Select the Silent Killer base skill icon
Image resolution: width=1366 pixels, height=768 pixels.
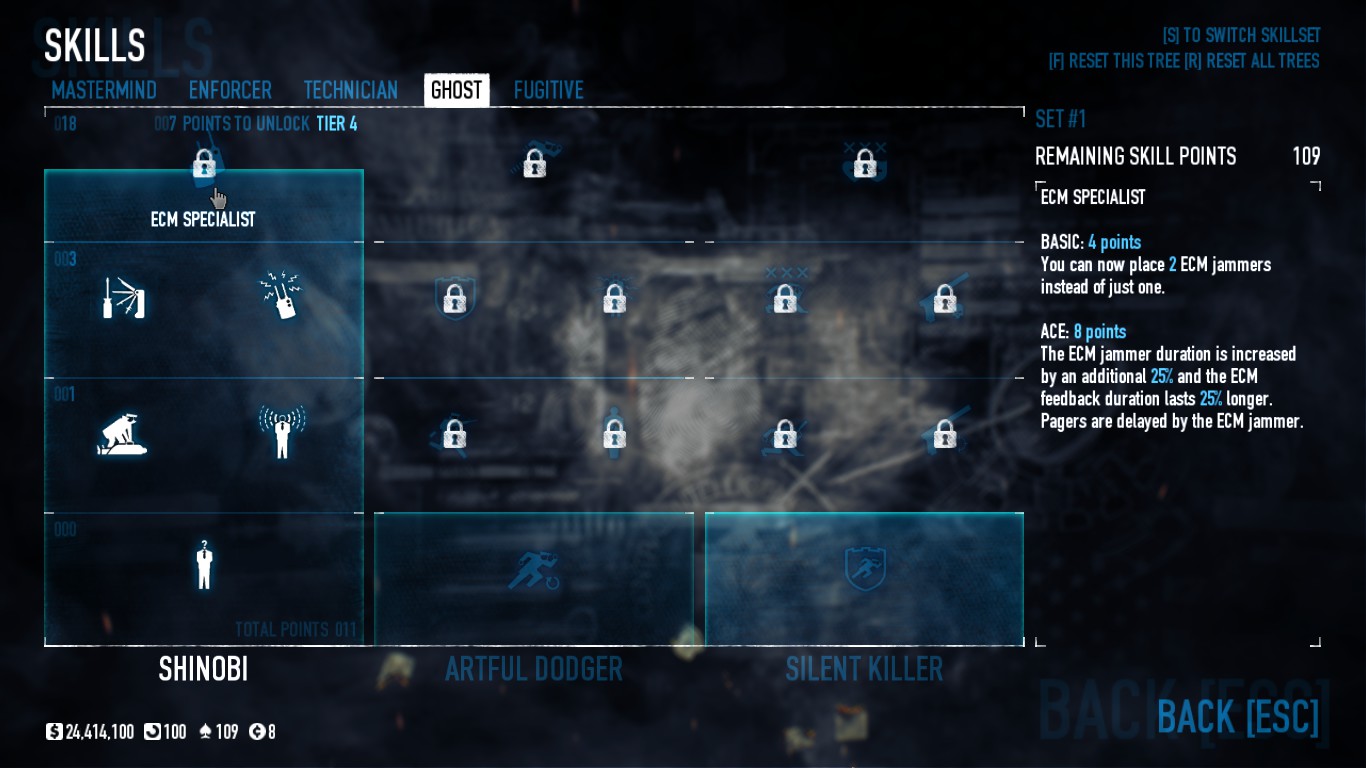[864, 570]
